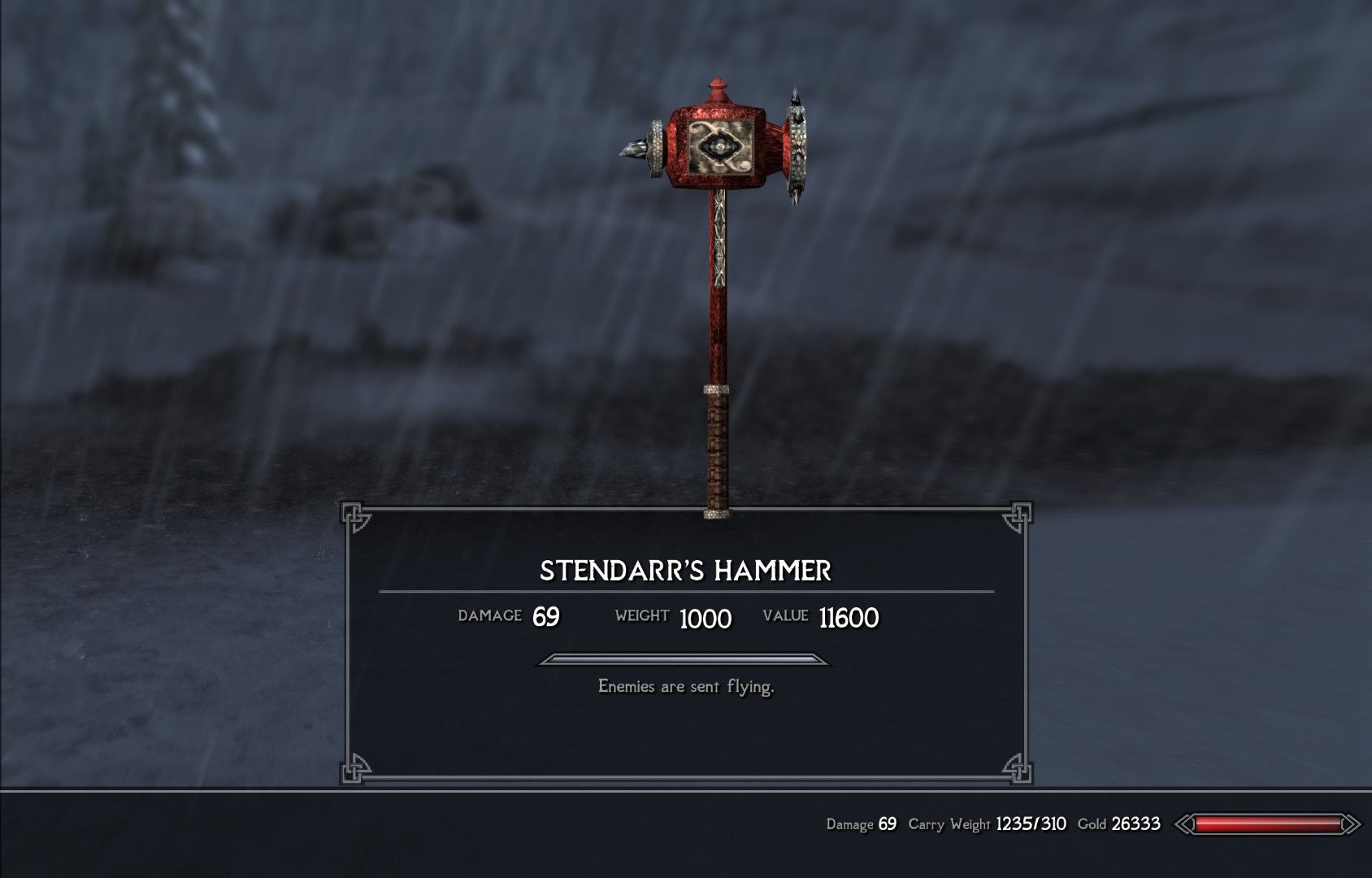Select the VALUE 11600 stat
Image resolution: width=1372 pixels, height=878 pixels.
pos(825,617)
